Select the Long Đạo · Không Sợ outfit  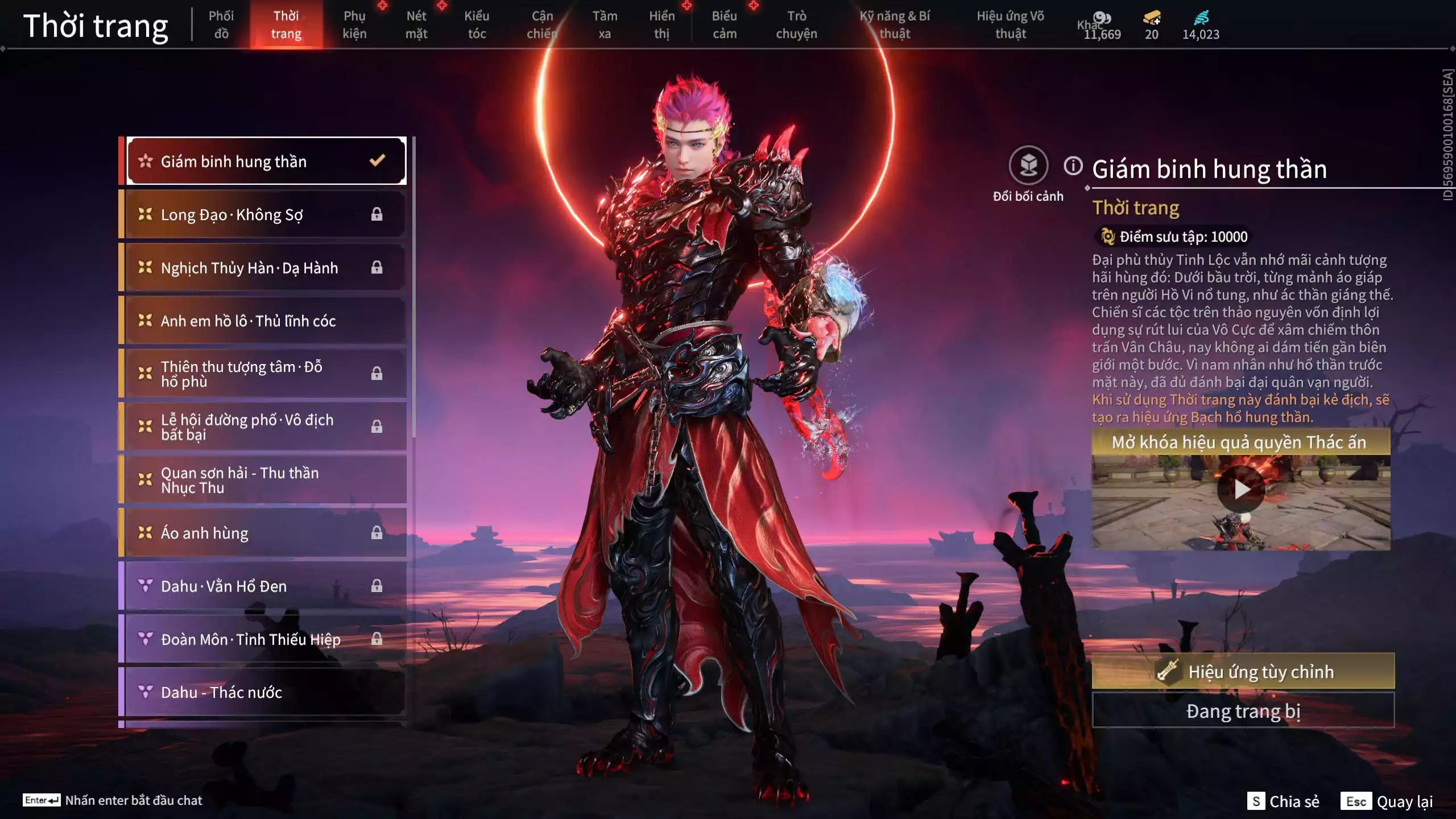(x=266, y=214)
